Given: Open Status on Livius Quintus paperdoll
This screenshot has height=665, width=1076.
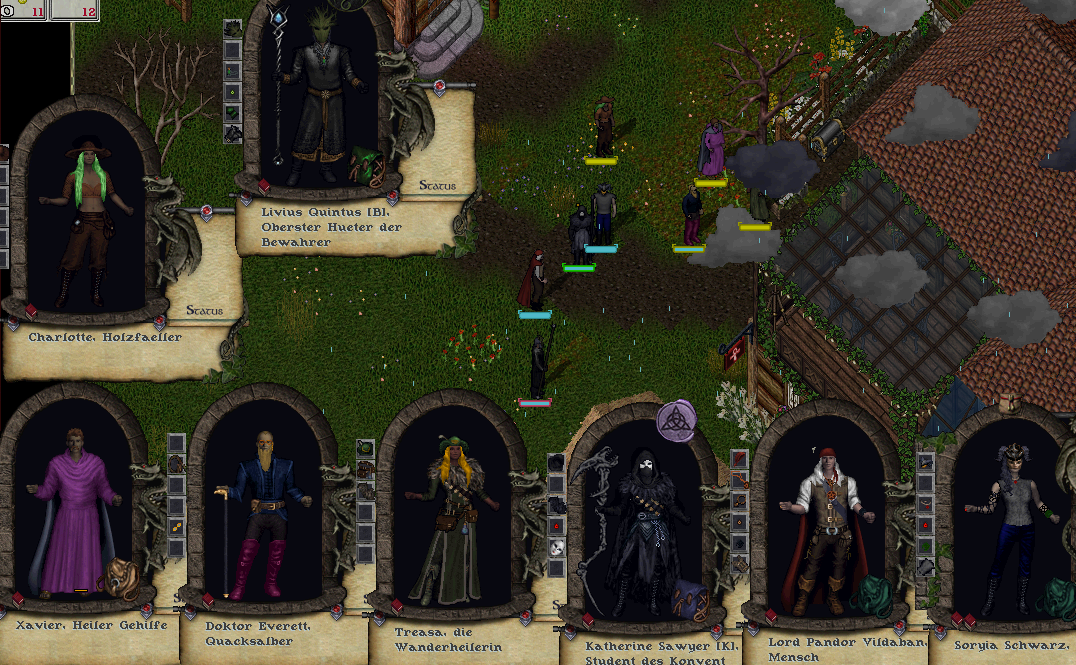Looking at the screenshot, I should point(438,186).
